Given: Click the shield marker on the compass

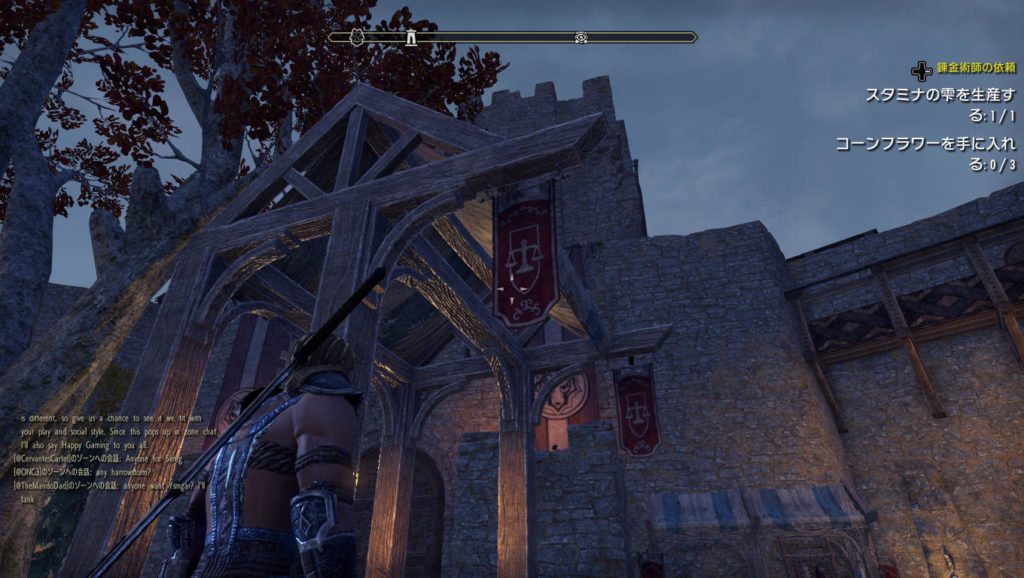Looking at the screenshot, I should (355, 38).
